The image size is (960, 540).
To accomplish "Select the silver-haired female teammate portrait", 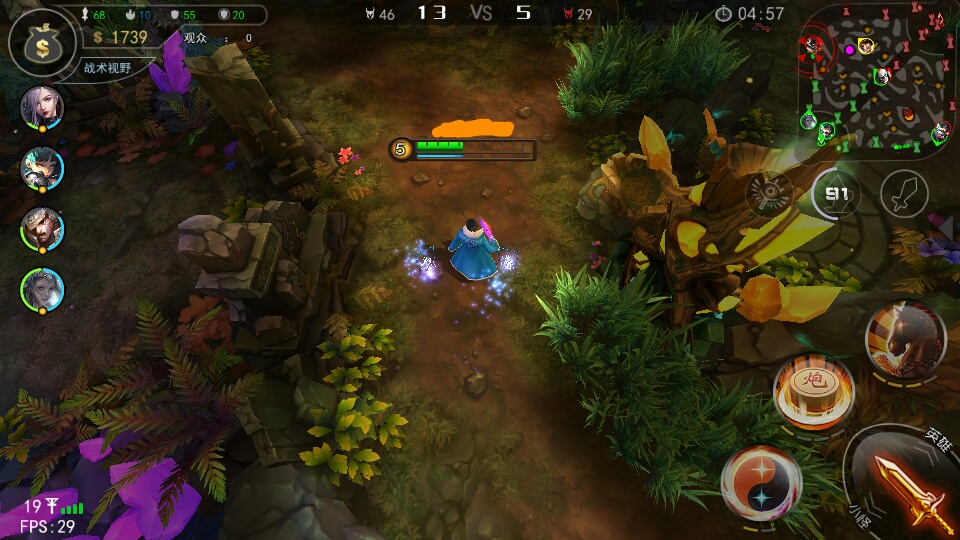I will 42,107.
